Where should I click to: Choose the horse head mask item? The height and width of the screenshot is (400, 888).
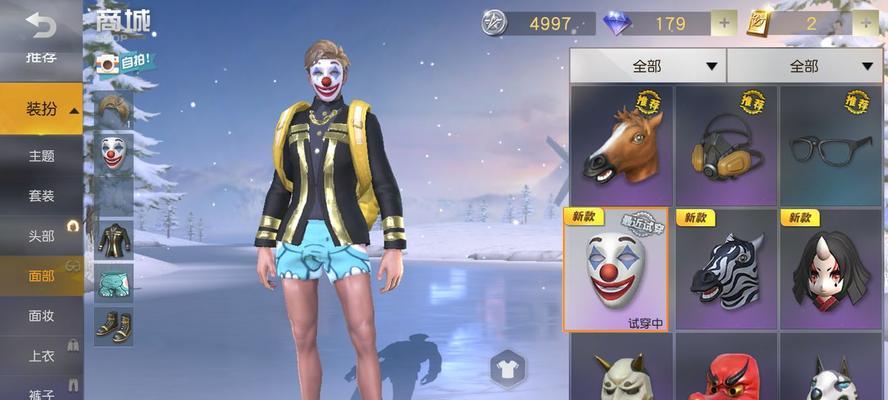click(620, 142)
